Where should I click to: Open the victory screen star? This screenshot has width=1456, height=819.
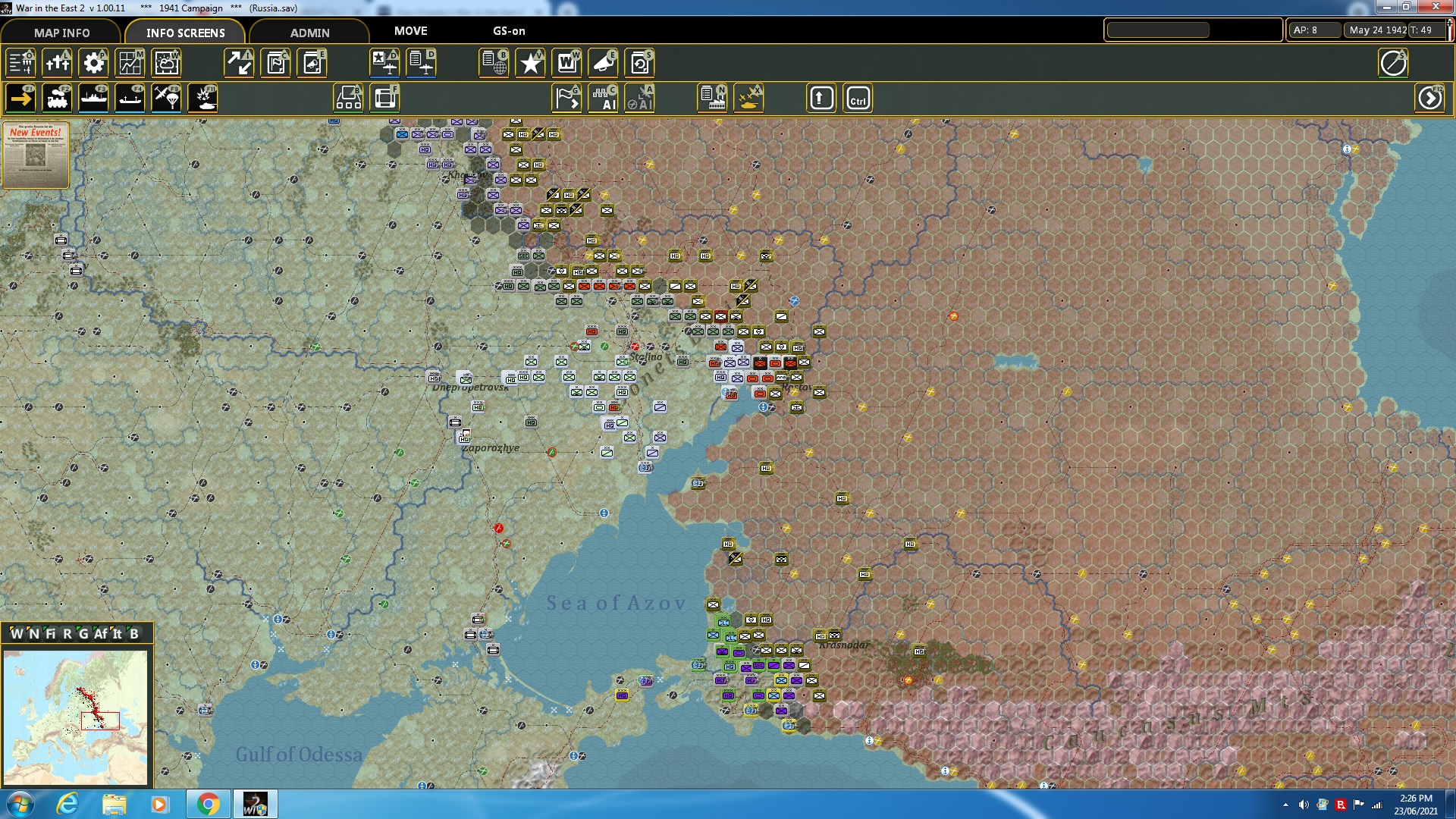pyautogui.click(x=530, y=63)
